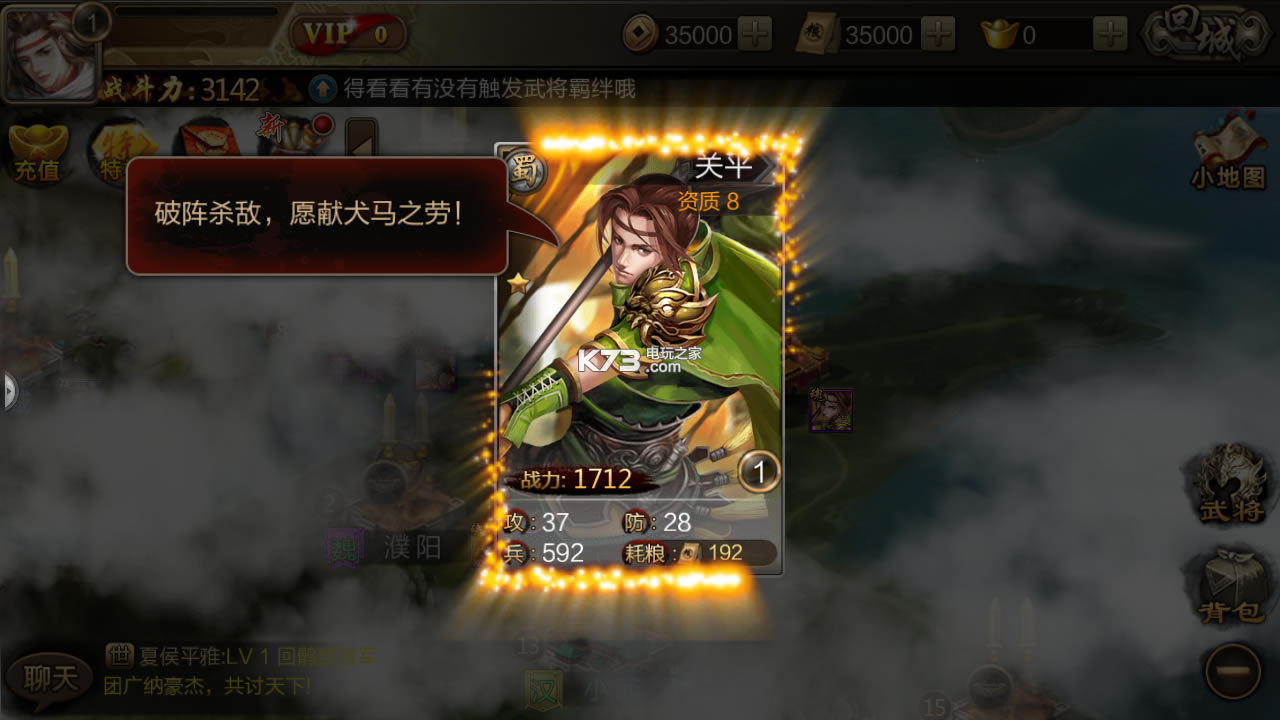Open the red envelope event icon
Image resolution: width=1280 pixels, height=720 pixels.
(210, 140)
